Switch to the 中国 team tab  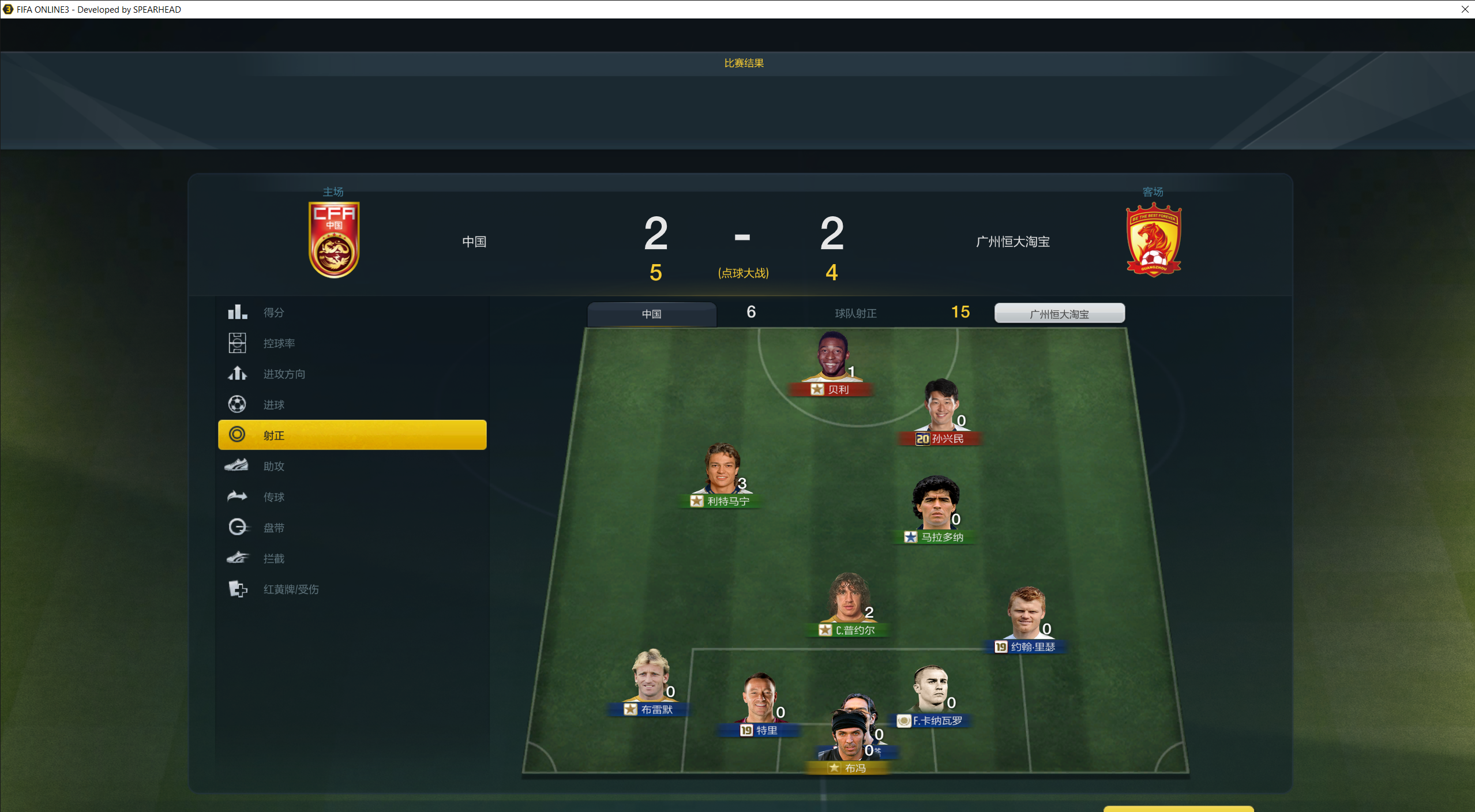click(x=651, y=314)
